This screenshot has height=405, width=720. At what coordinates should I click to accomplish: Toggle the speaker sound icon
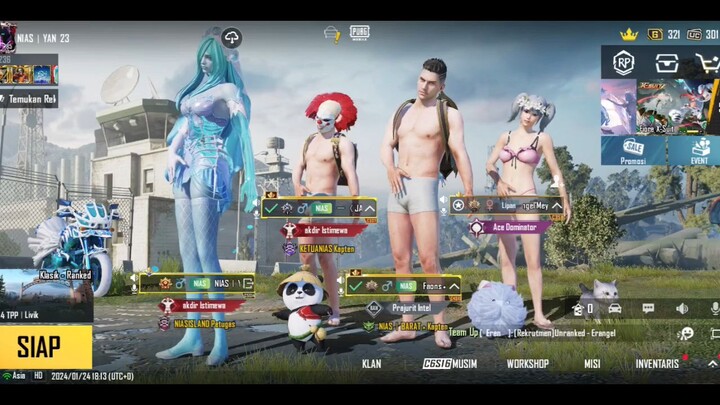pyautogui.click(x=681, y=308)
